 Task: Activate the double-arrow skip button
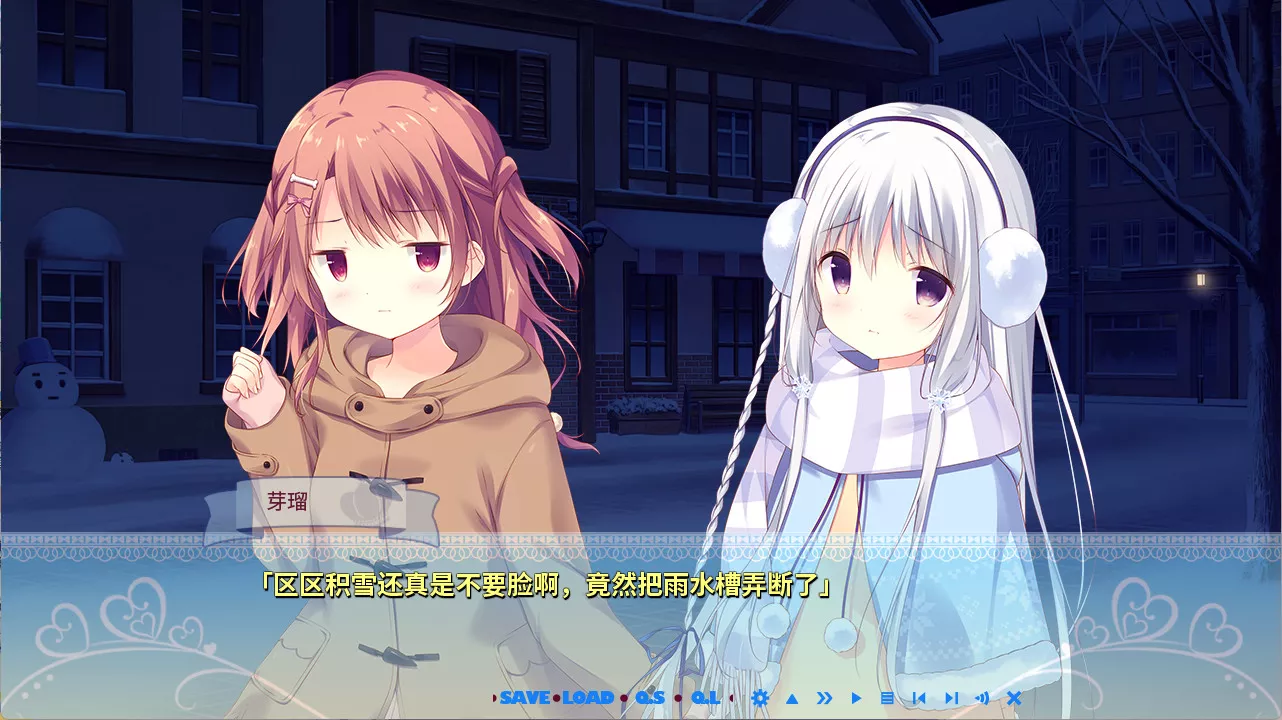[x=824, y=698]
